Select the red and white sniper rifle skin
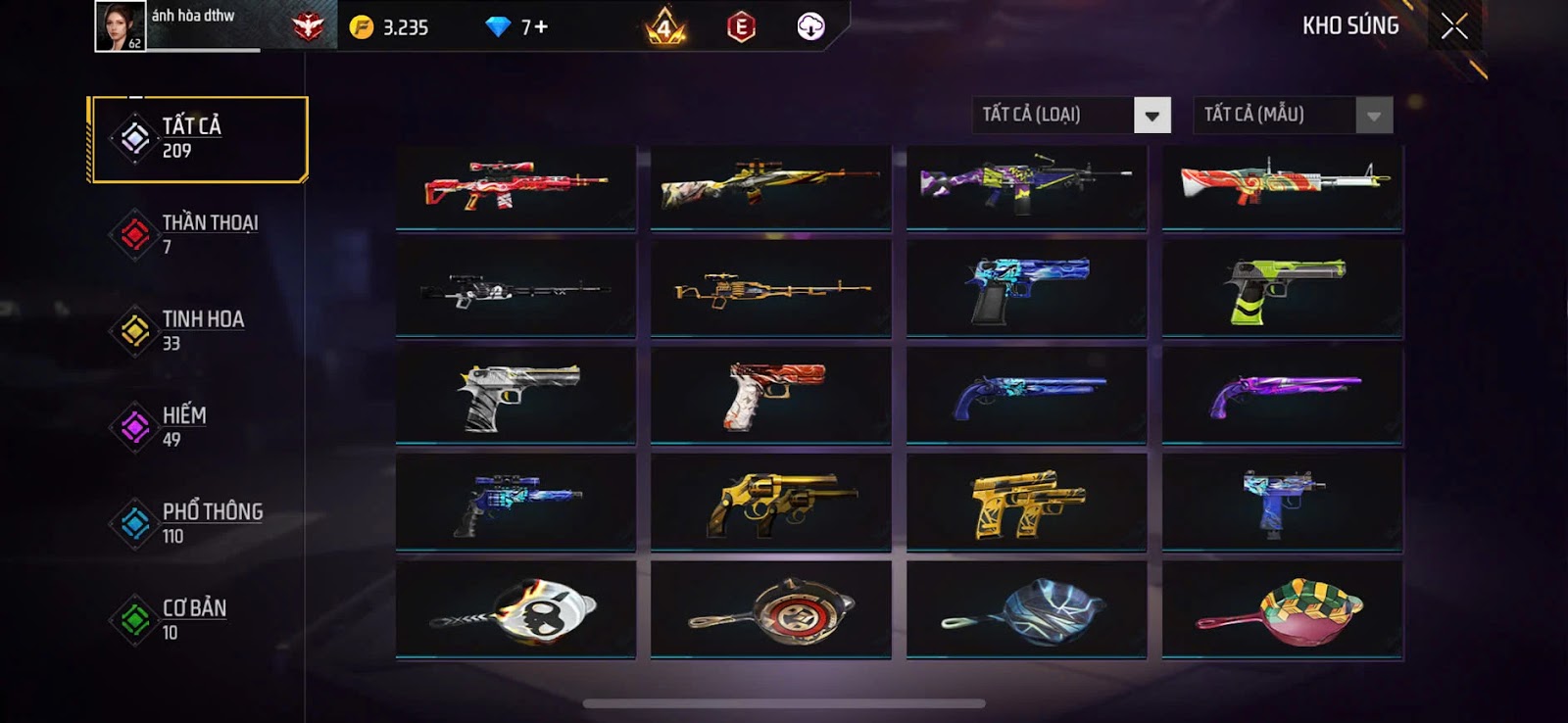The image size is (1568, 723). pos(515,185)
